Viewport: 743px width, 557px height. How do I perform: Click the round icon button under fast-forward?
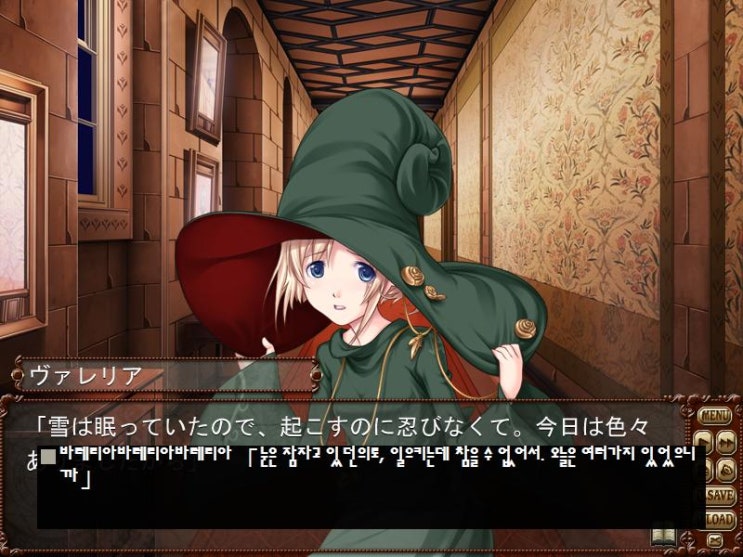pos(727,467)
